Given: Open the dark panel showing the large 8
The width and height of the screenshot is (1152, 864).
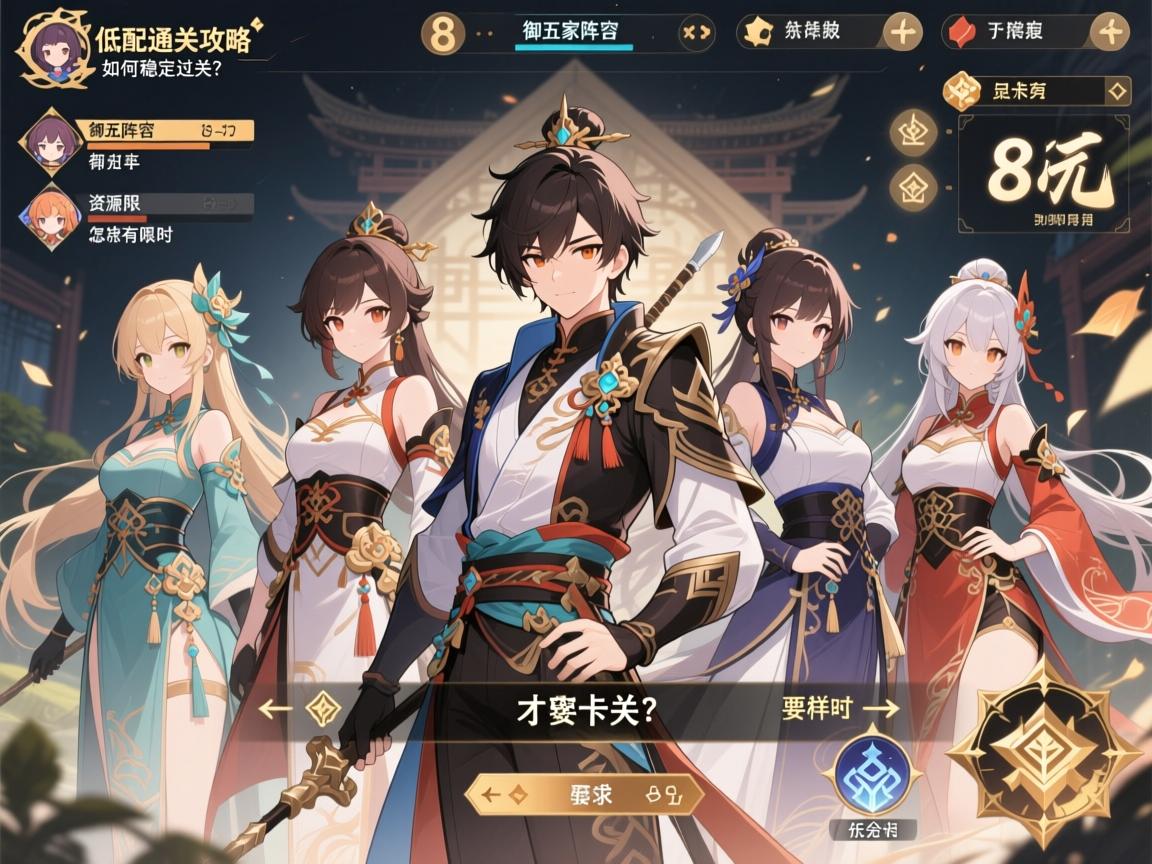Looking at the screenshot, I should (1044, 174).
